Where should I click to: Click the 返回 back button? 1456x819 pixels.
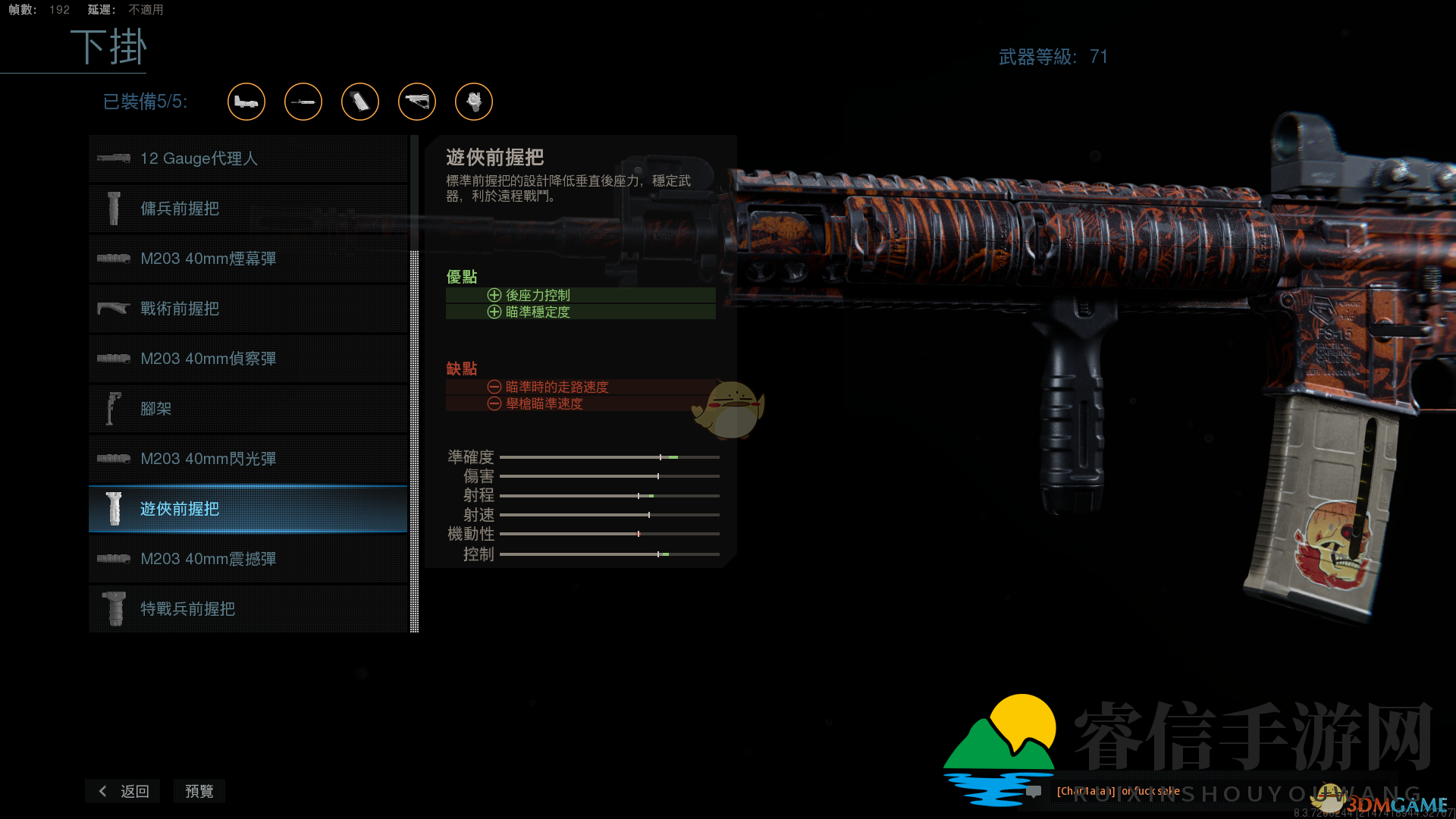click(x=122, y=791)
